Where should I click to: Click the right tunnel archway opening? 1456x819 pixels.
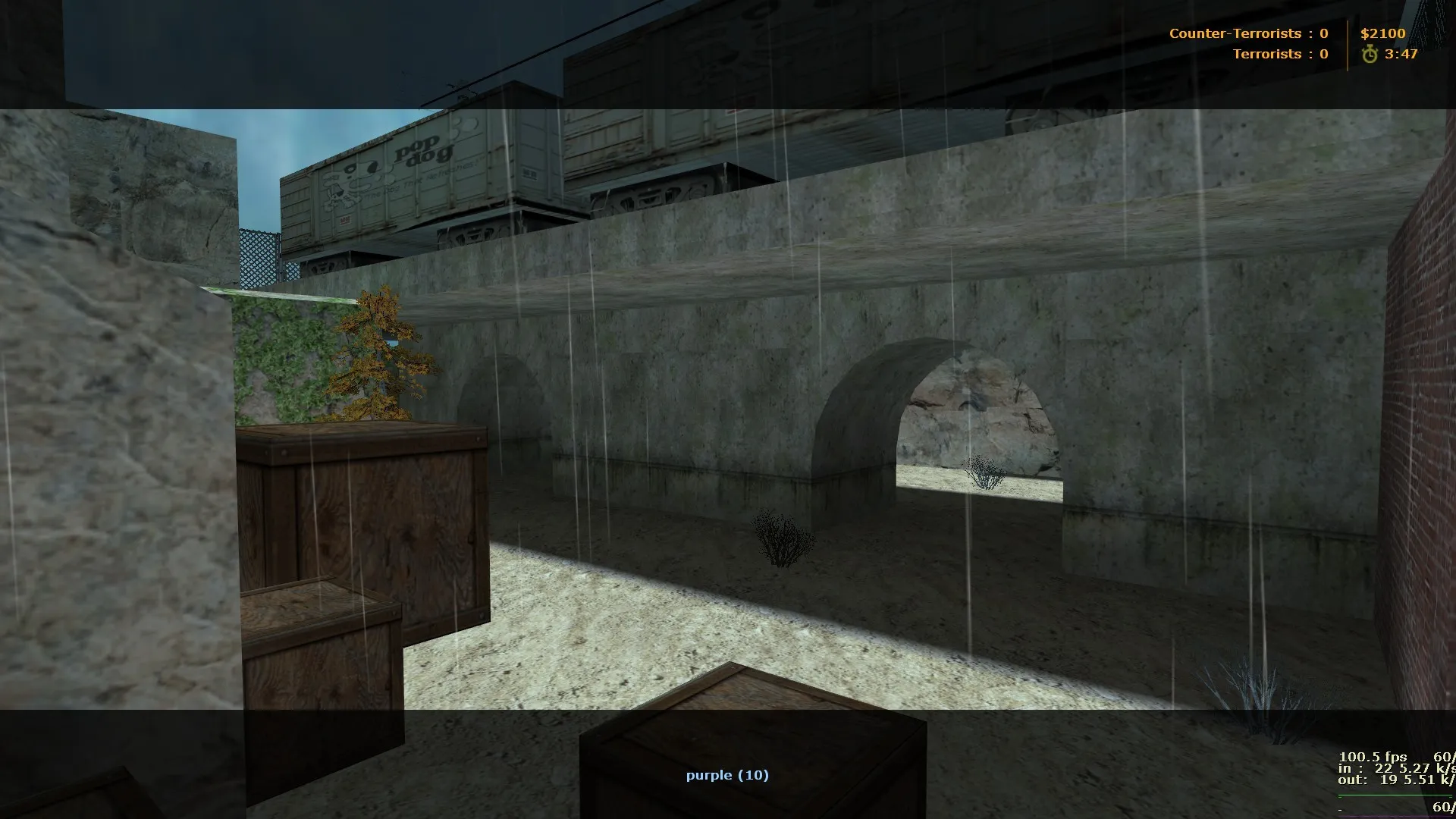(x=978, y=417)
